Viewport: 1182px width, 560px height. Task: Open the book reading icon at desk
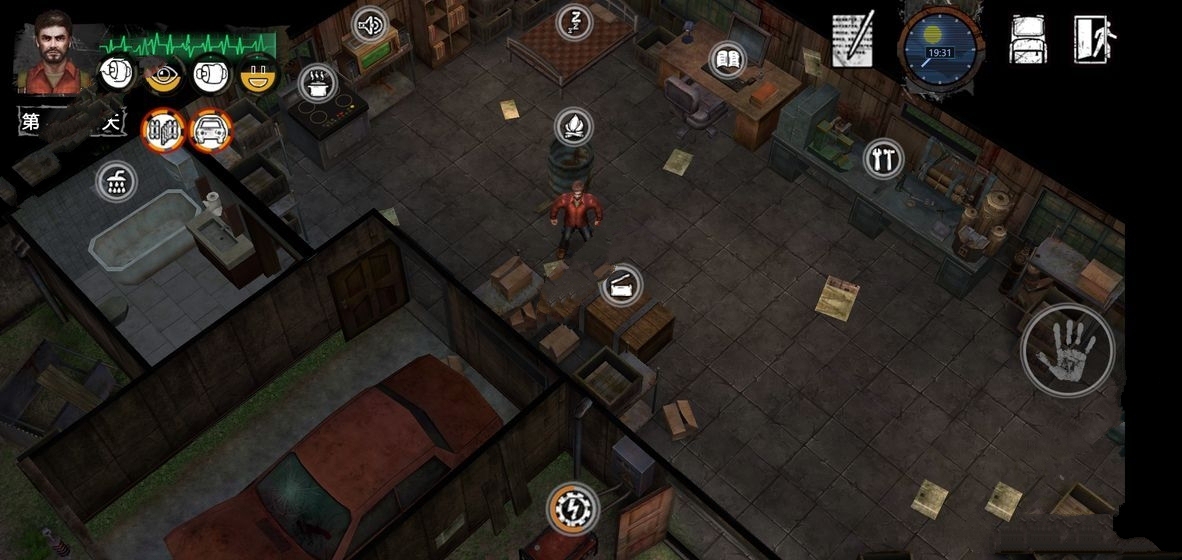728,60
